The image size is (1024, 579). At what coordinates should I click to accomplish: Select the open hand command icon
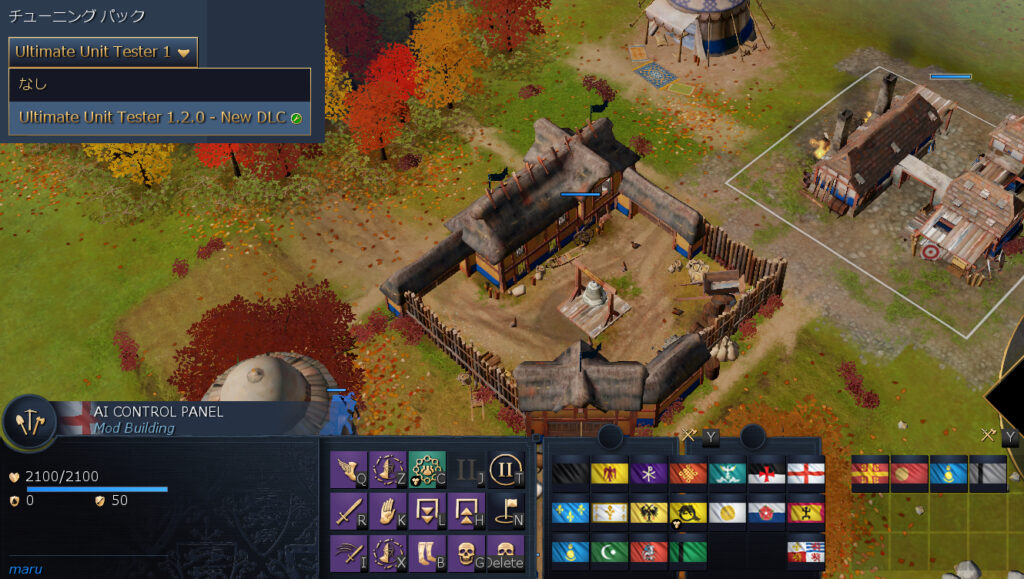pyautogui.click(x=386, y=510)
